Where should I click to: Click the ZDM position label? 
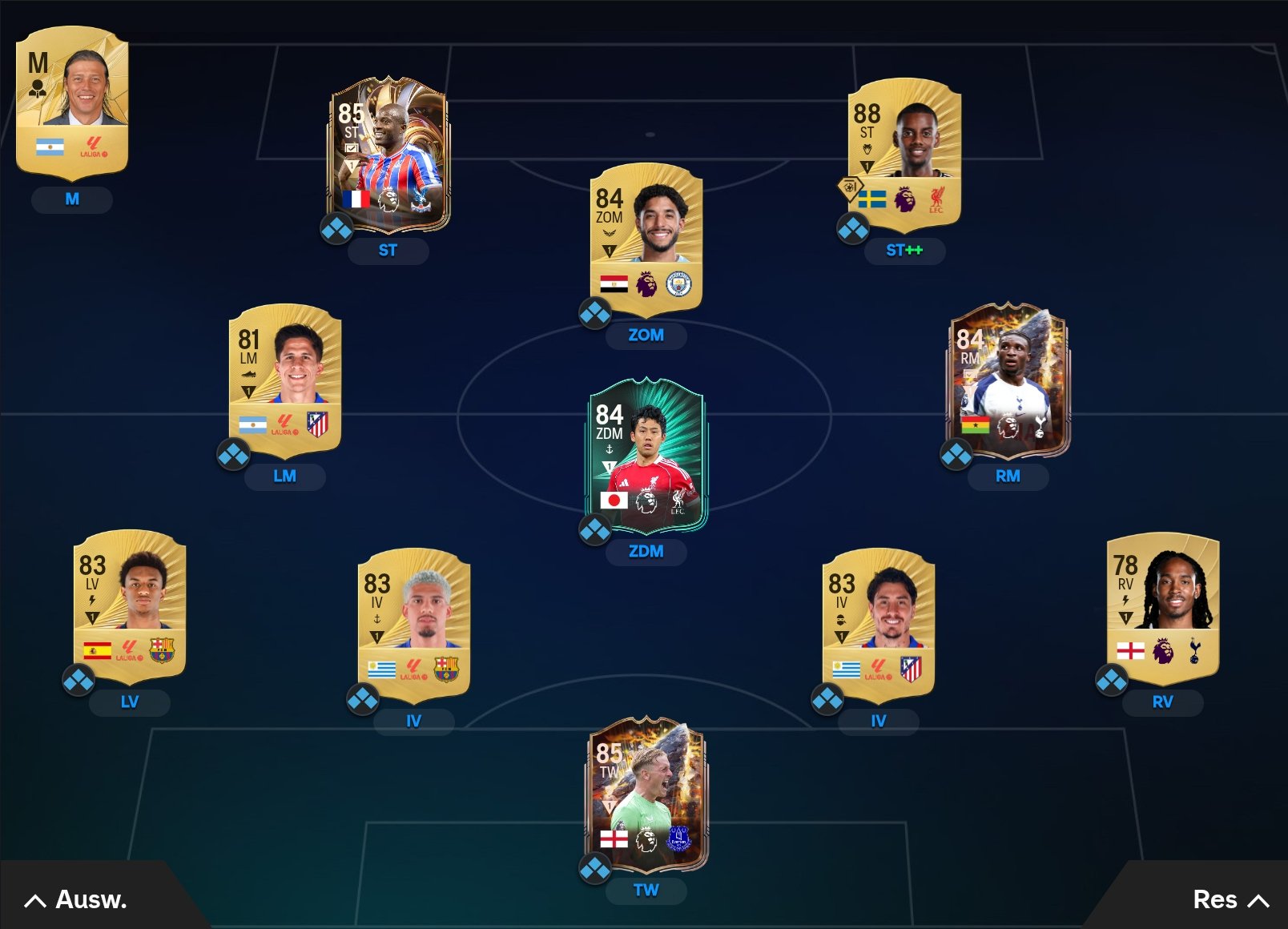coord(646,552)
